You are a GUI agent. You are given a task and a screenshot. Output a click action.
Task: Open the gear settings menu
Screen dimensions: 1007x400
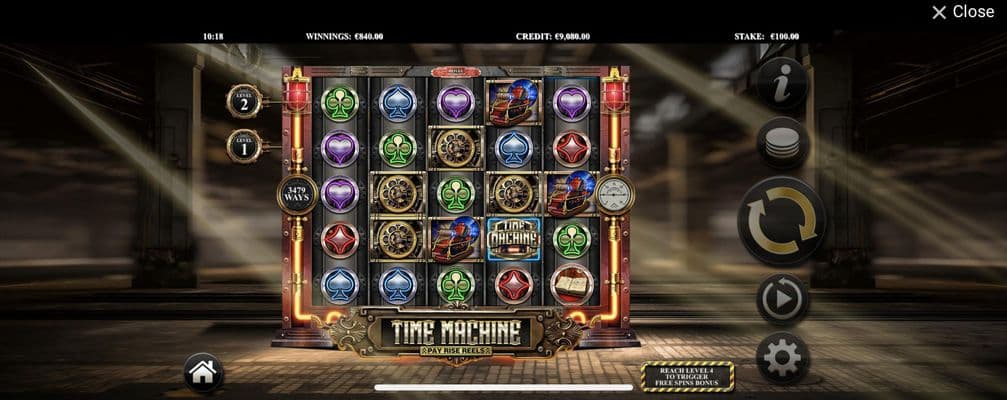(782, 357)
